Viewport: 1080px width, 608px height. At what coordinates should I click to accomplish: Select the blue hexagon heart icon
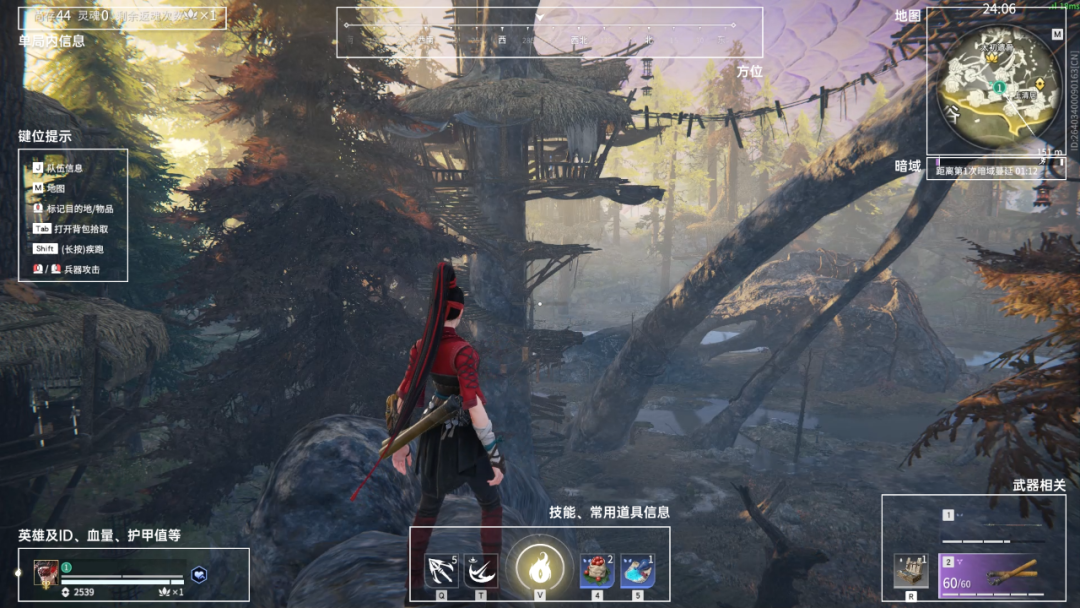[200, 574]
